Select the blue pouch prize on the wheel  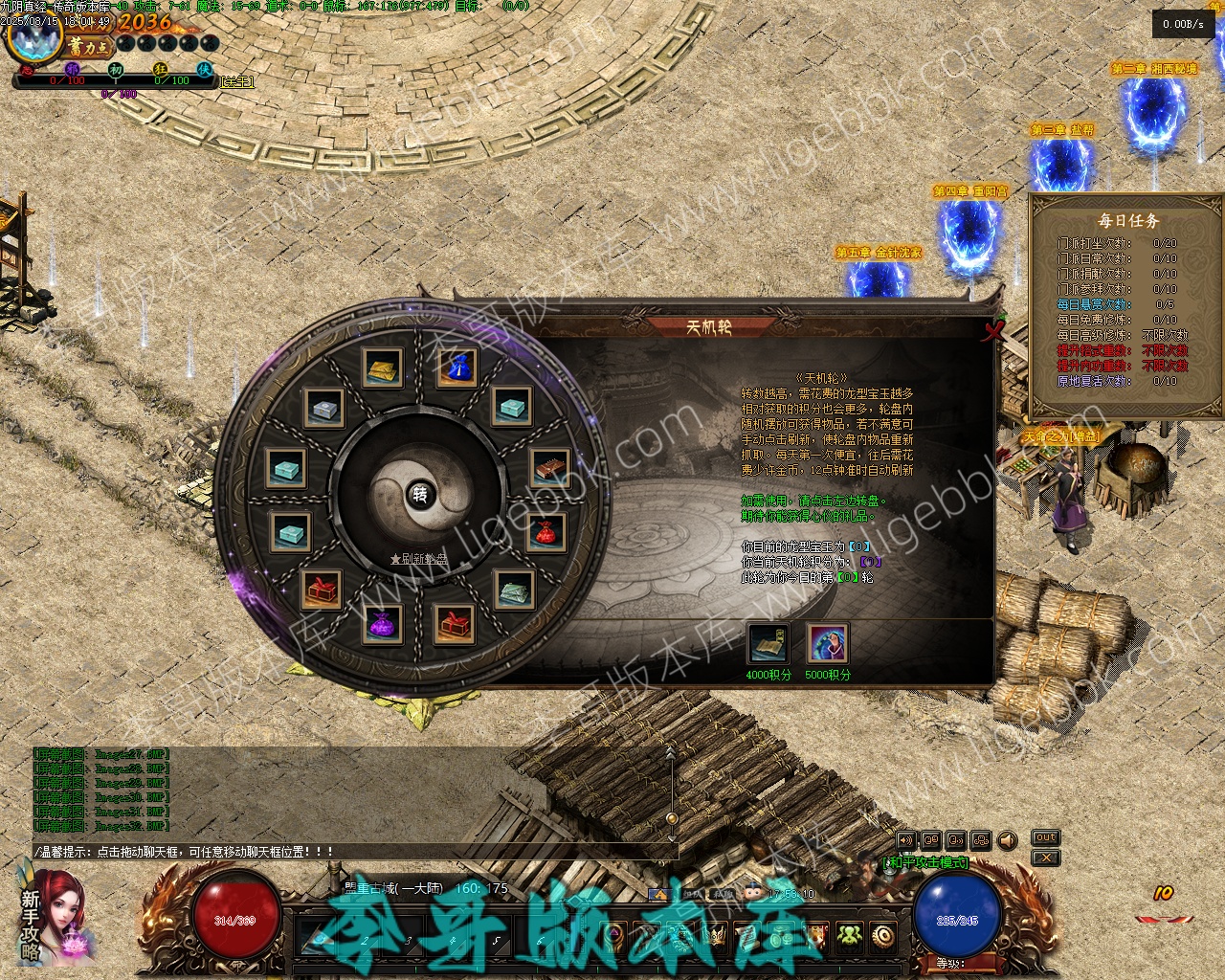457,367
